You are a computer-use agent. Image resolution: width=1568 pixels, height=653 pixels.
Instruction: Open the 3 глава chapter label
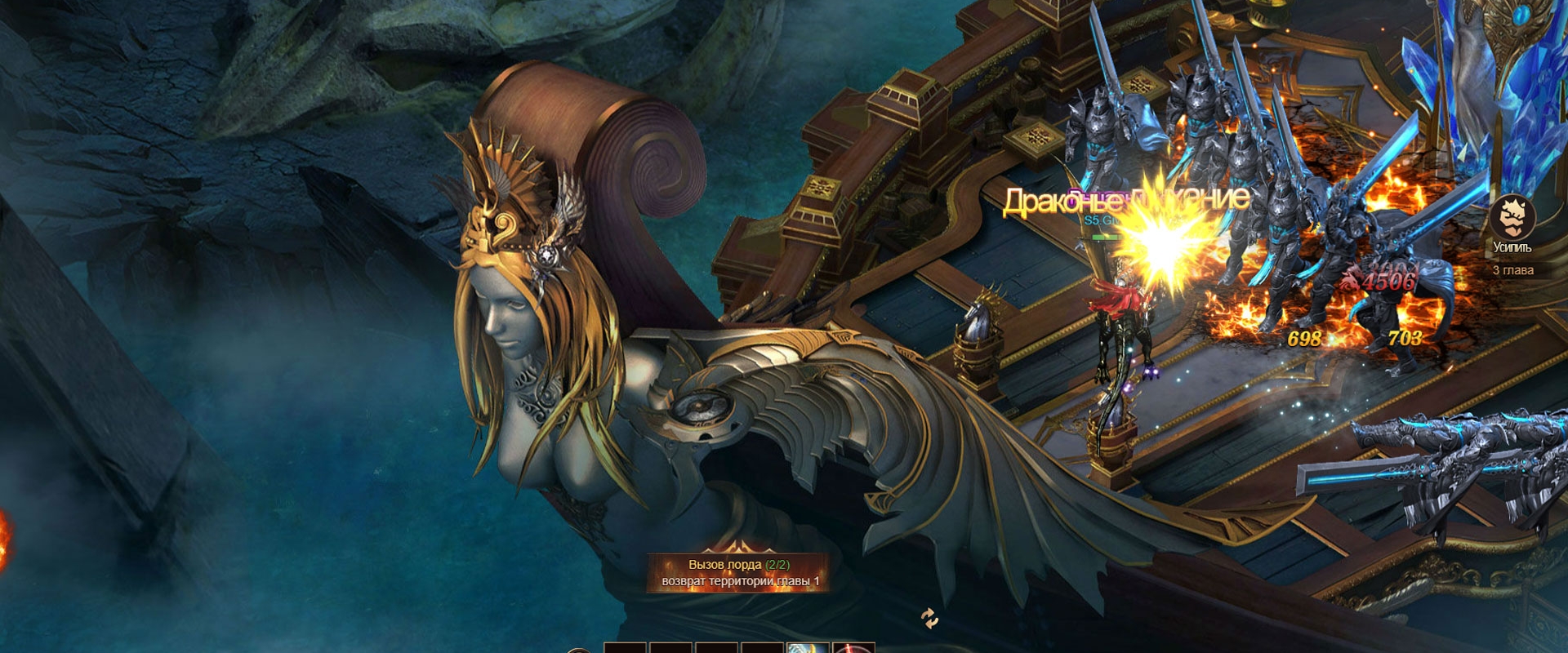pos(1512,270)
